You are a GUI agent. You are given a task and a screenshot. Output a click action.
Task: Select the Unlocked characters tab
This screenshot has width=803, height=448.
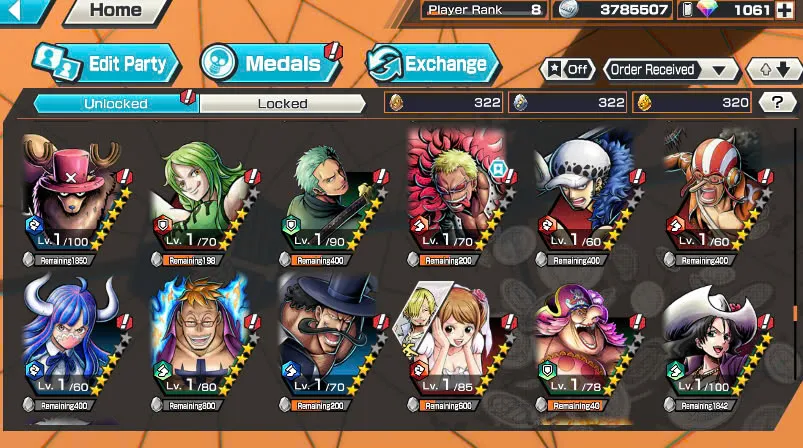(x=116, y=103)
